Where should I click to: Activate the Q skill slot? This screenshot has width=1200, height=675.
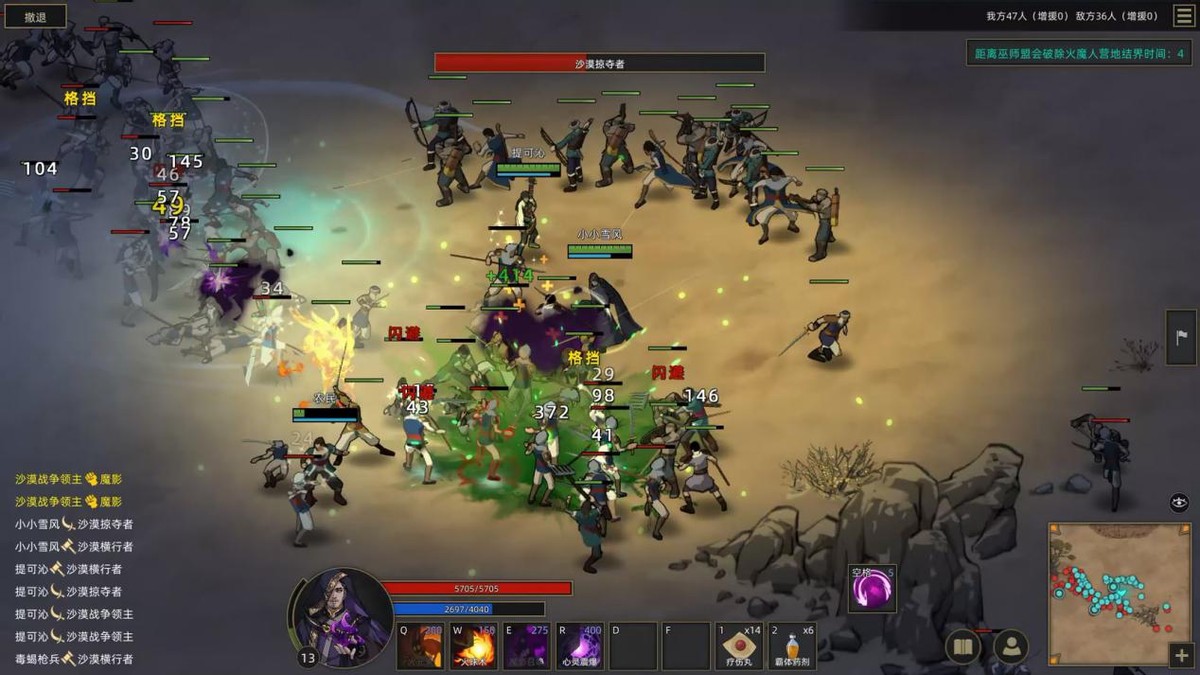click(420, 647)
